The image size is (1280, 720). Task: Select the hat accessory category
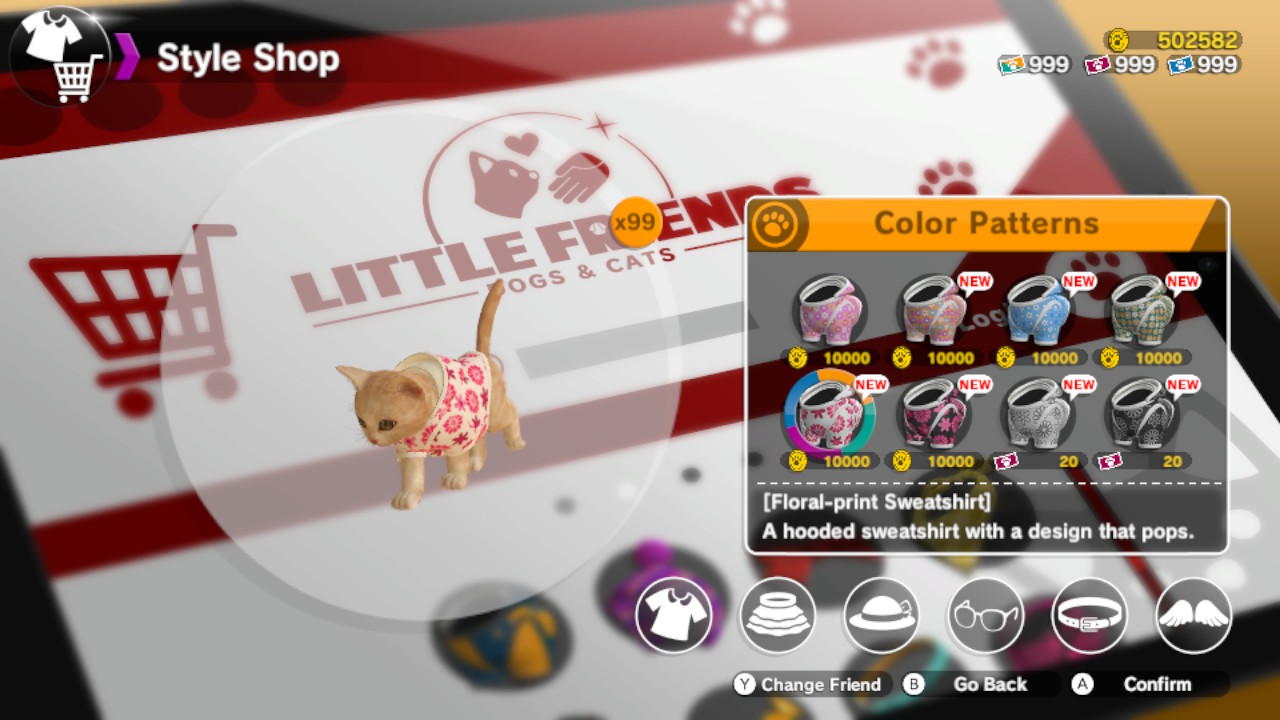pos(882,617)
